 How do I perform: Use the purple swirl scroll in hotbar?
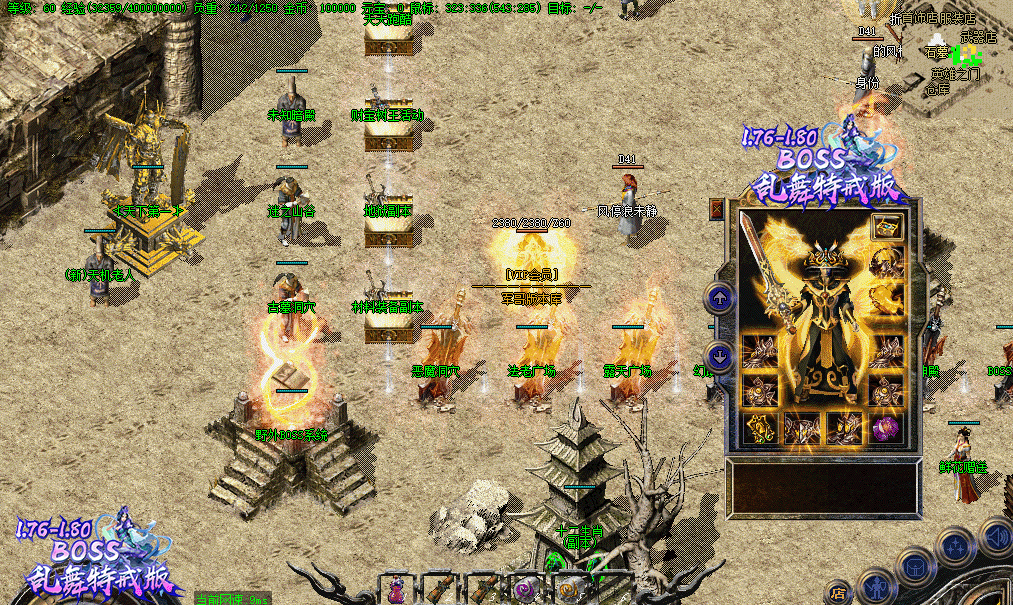(x=525, y=589)
